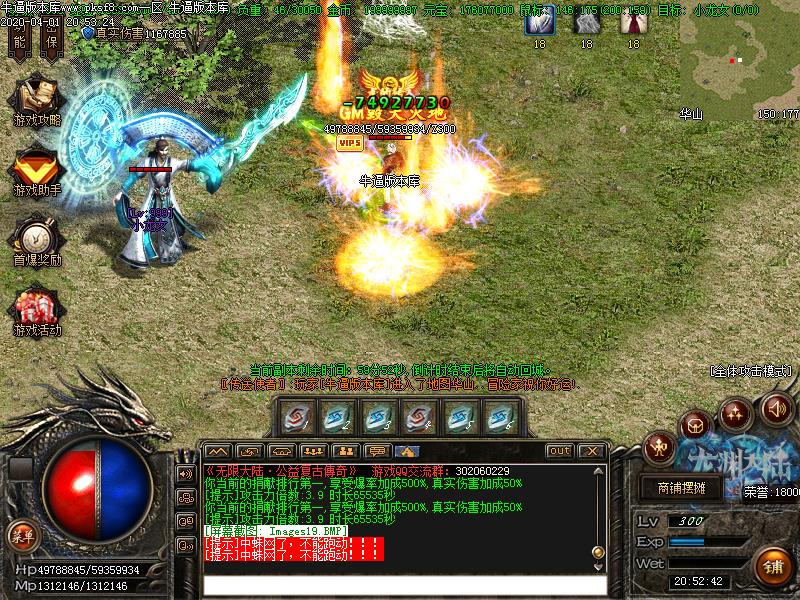Click the red robe buff icon
The image size is (800, 600).
[x=631, y=24]
